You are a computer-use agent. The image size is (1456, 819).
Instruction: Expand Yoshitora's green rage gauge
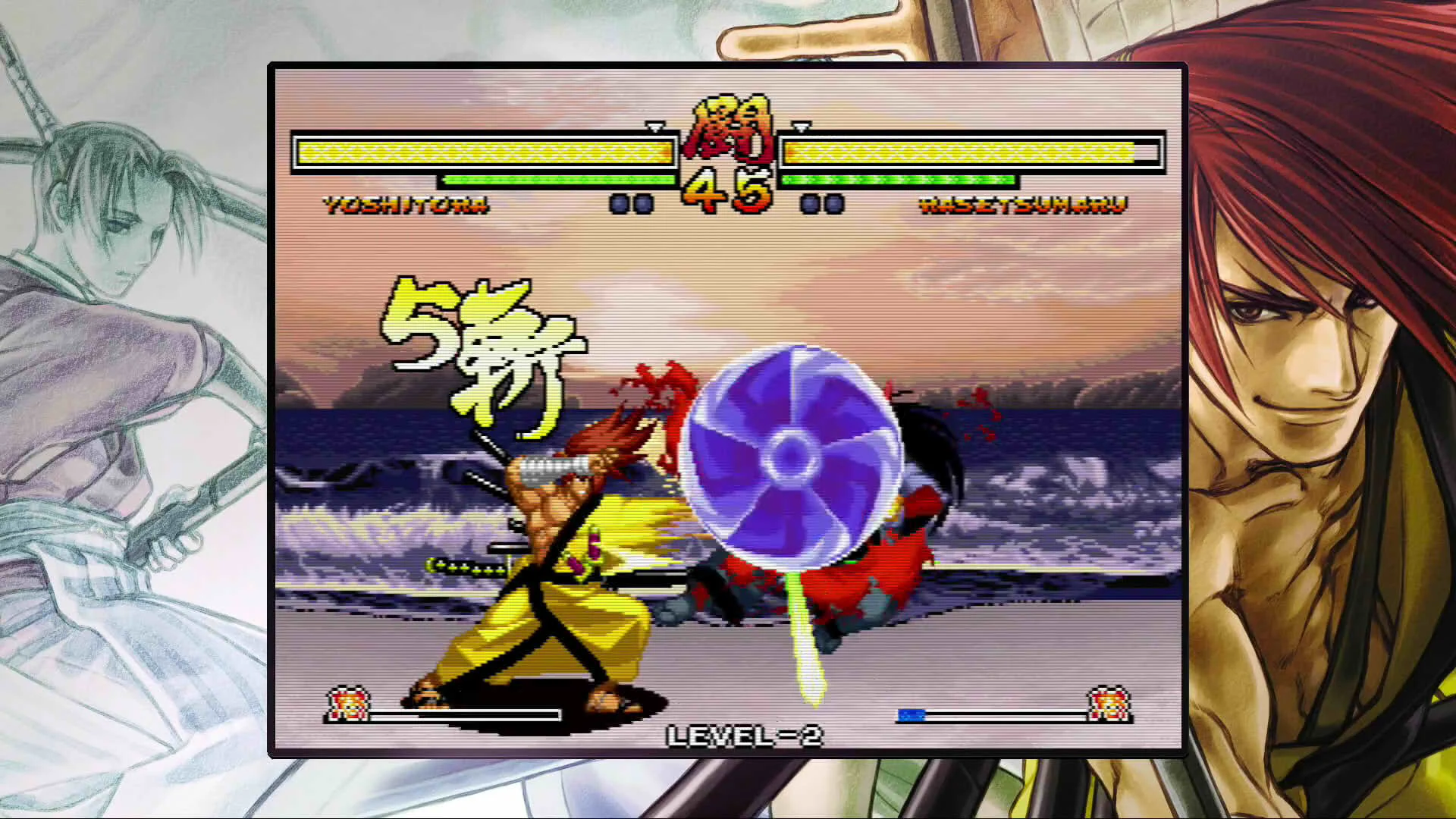coord(557,180)
